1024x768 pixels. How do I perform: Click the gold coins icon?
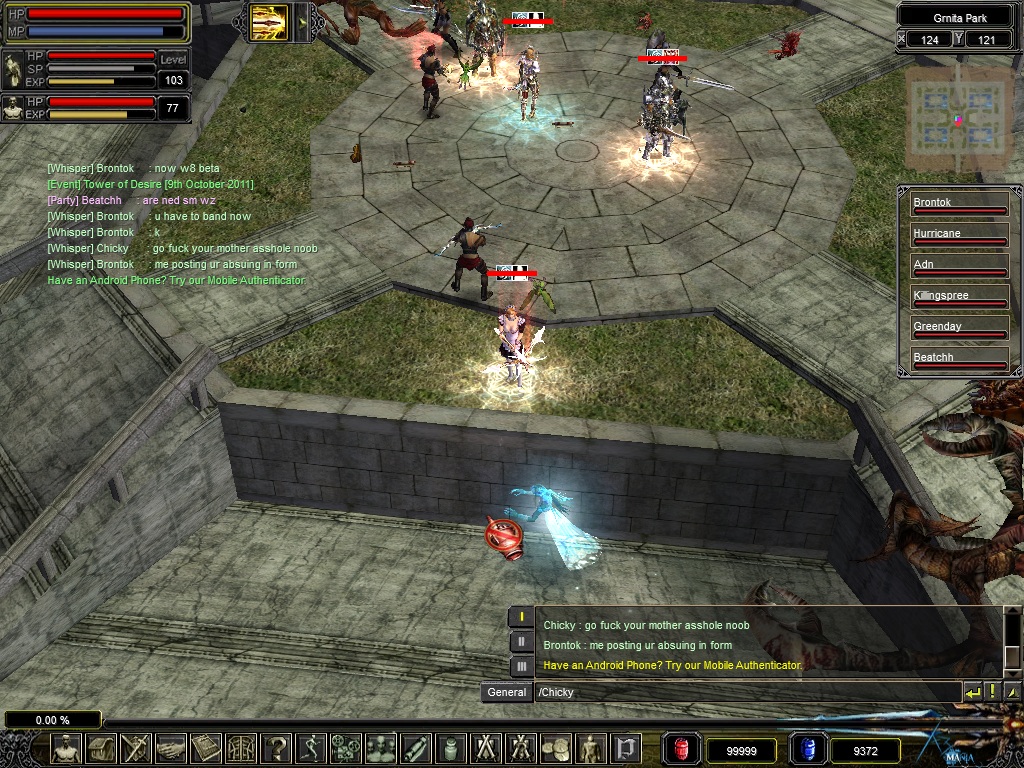point(555,748)
